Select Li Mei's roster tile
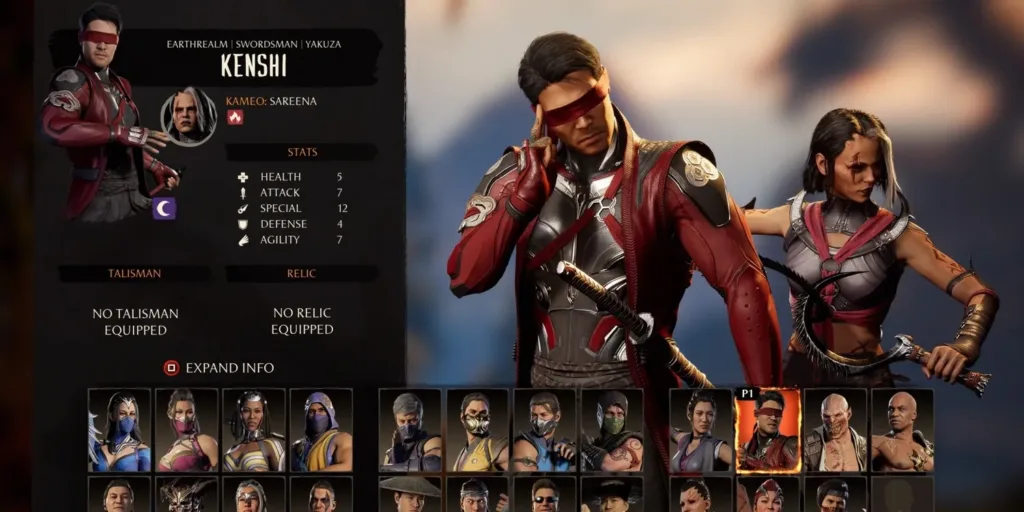The width and height of the screenshot is (1024, 512). 700,430
